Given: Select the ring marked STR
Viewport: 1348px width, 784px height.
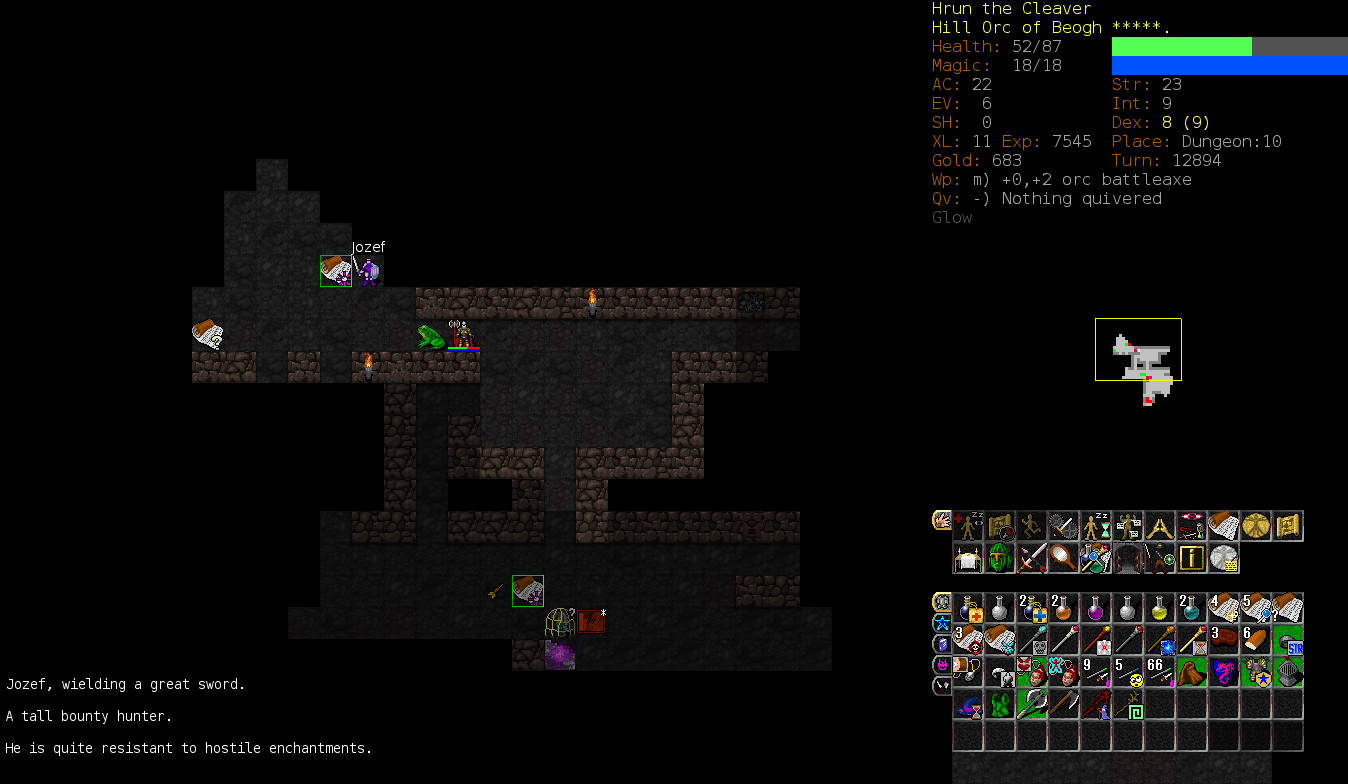Looking at the screenshot, I should tap(1288, 640).
